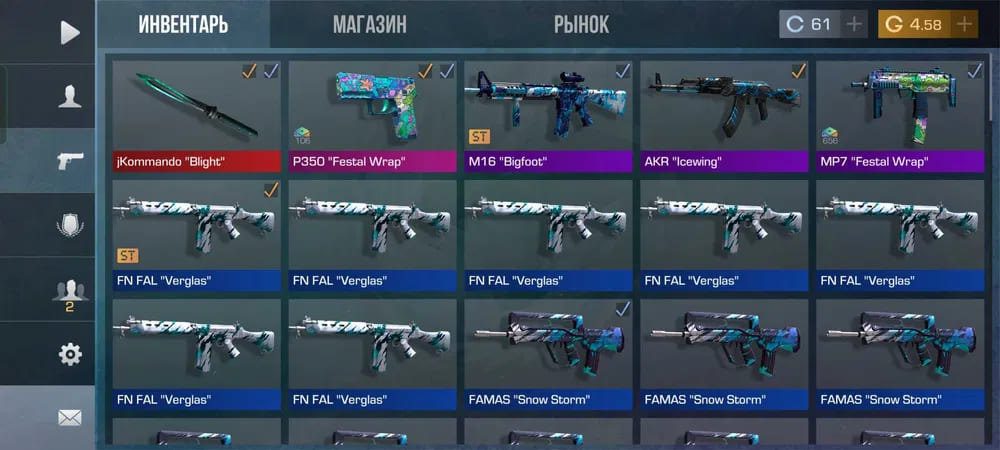Select the M16 "Bigfoot" rifle
The width and height of the screenshot is (1000, 450).
[548, 115]
